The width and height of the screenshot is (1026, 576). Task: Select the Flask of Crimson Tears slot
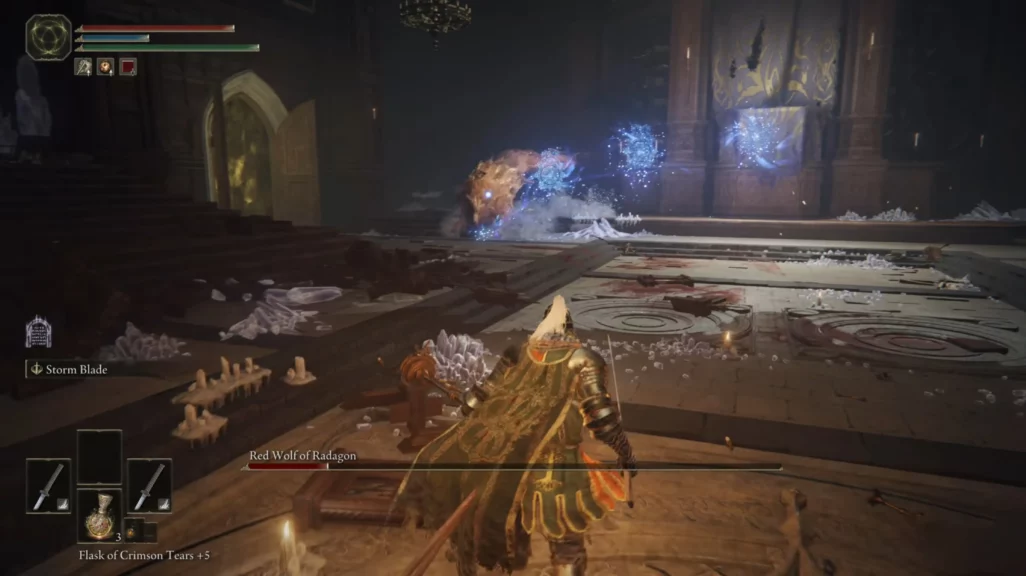pyautogui.click(x=98, y=516)
